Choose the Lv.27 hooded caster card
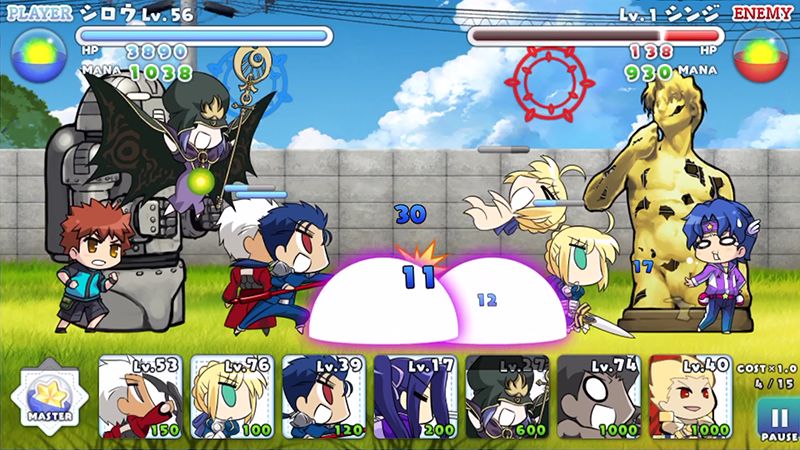This screenshot has width=800, height=450. 507,397
